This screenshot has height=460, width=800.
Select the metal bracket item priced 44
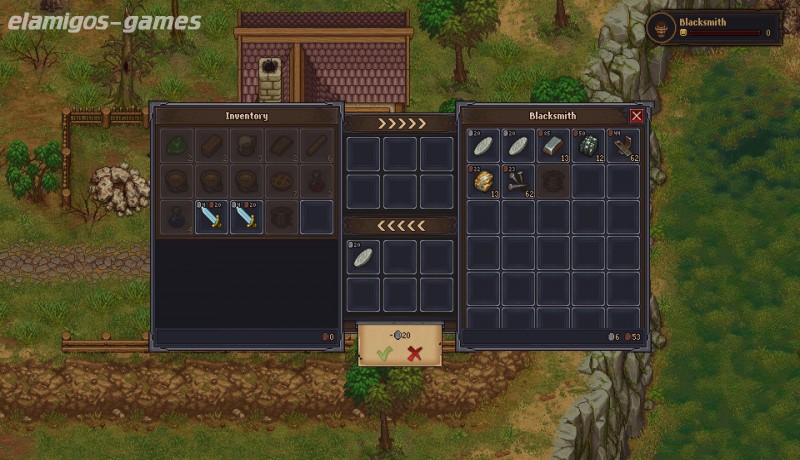point(624,146)
